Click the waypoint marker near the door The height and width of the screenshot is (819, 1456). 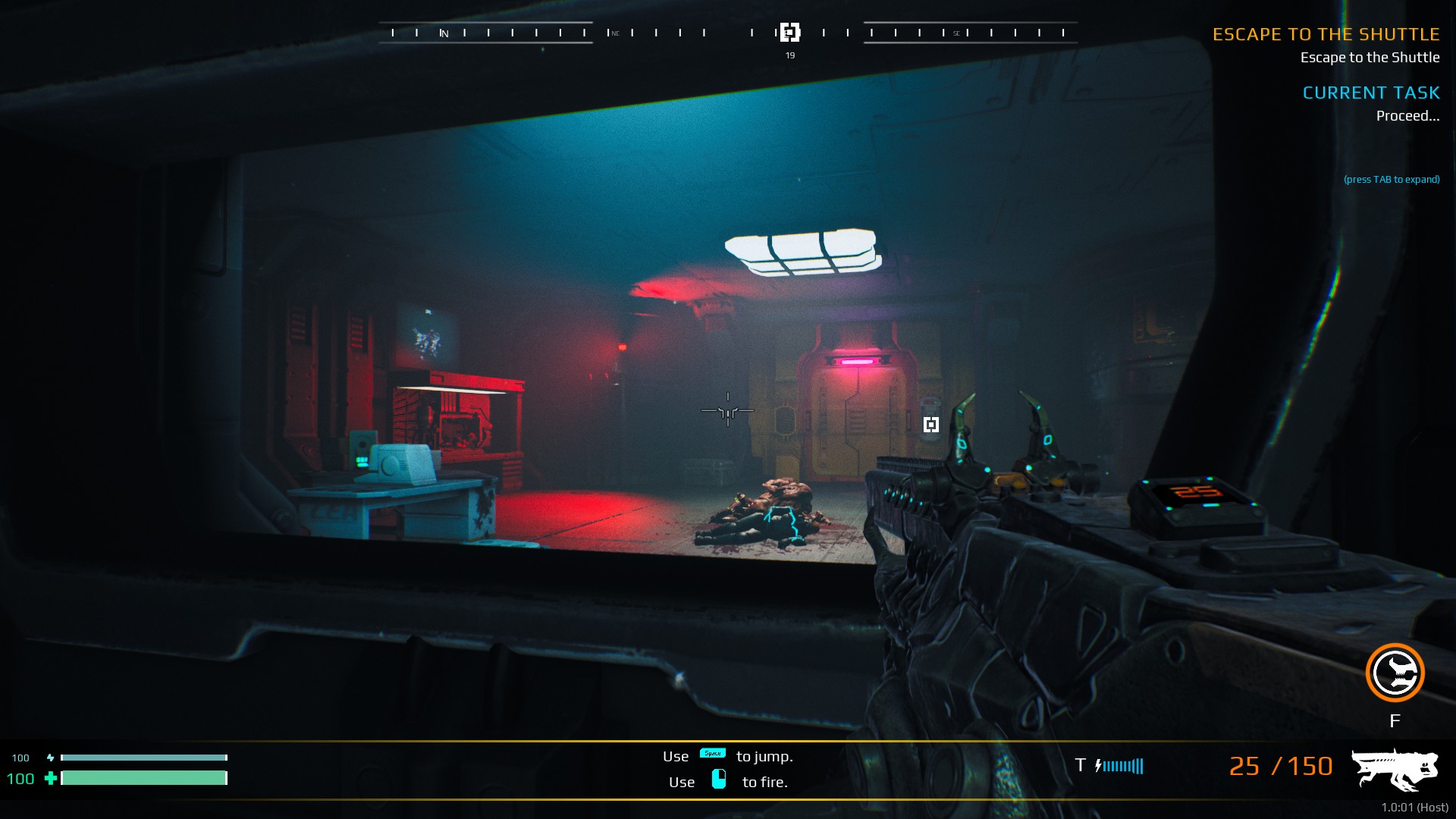[x=931, y=425]
